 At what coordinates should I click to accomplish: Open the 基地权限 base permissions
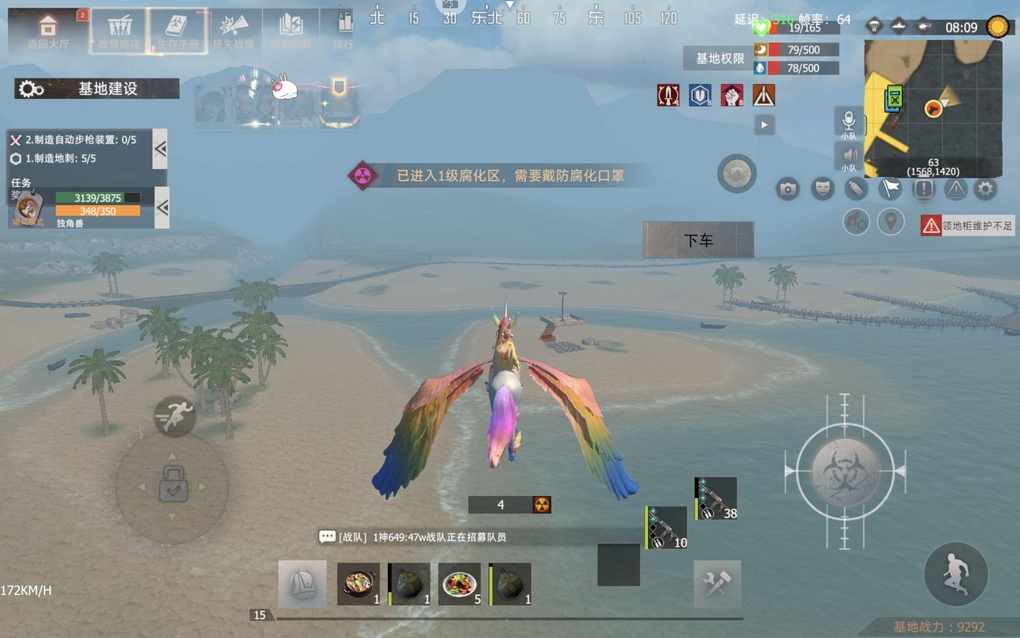(x=720, y=59)
